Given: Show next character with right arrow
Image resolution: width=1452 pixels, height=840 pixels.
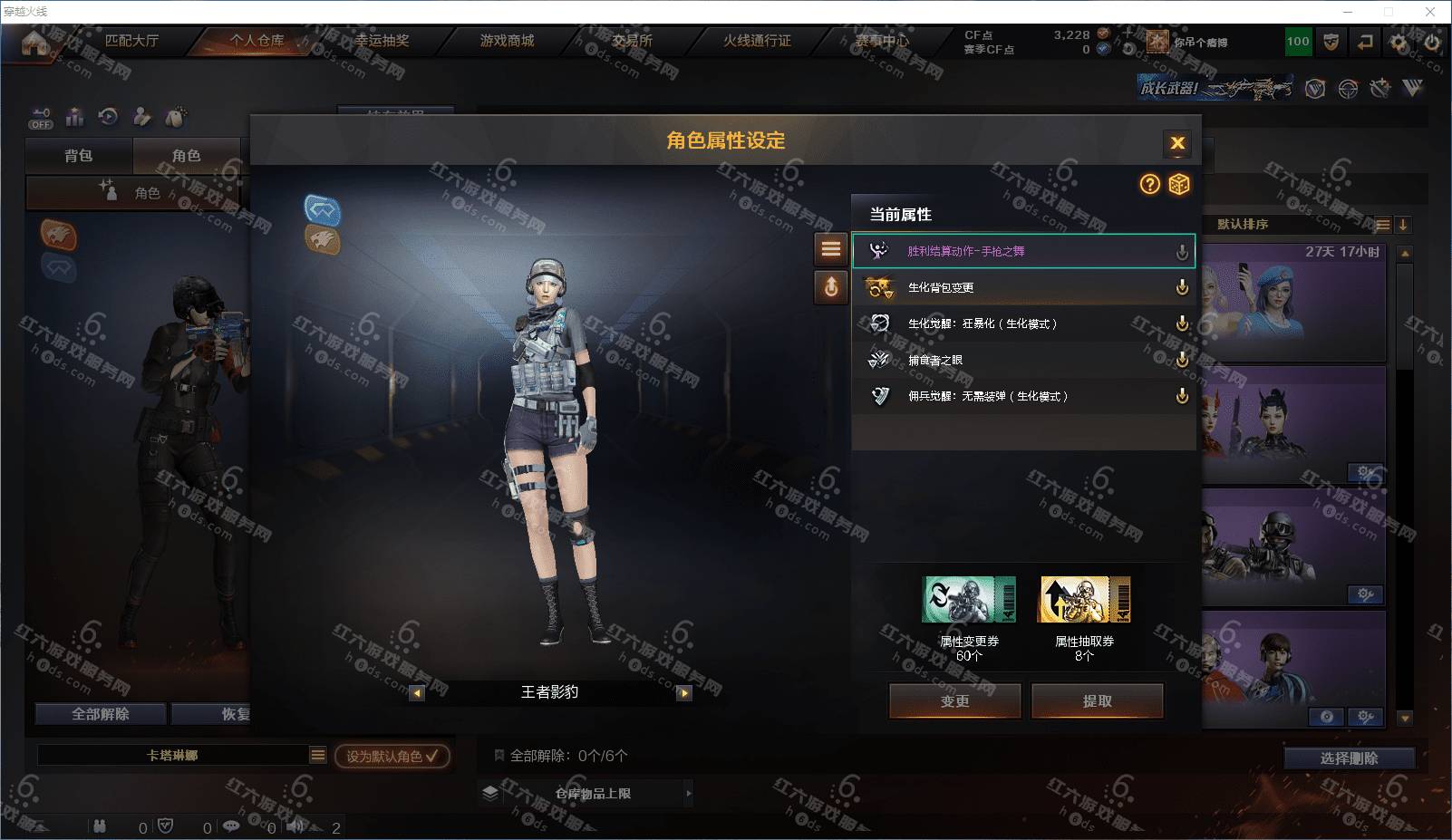Looking at the screenshot, I should point(684,693).
